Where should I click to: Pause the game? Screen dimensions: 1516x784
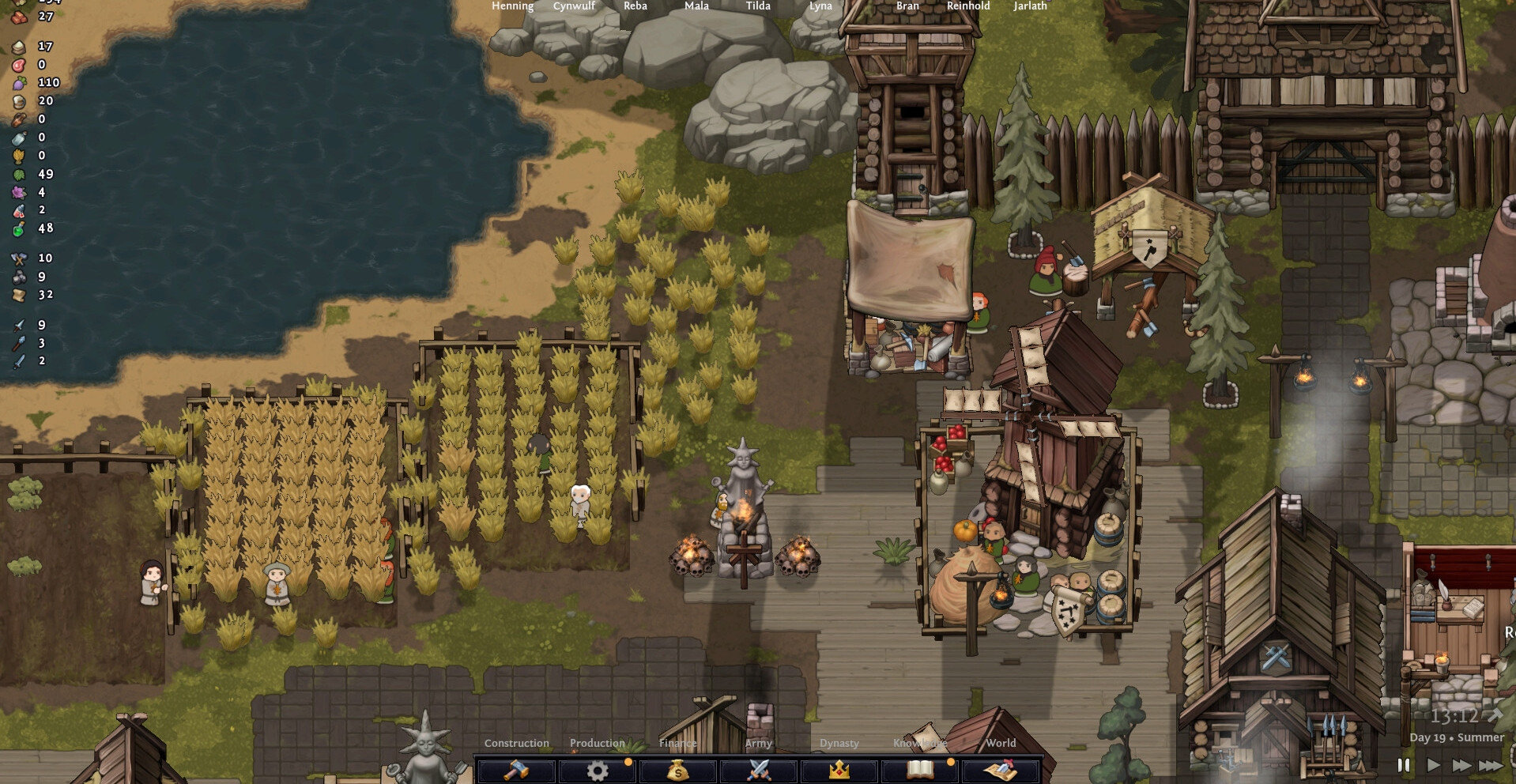(1404, 765)
